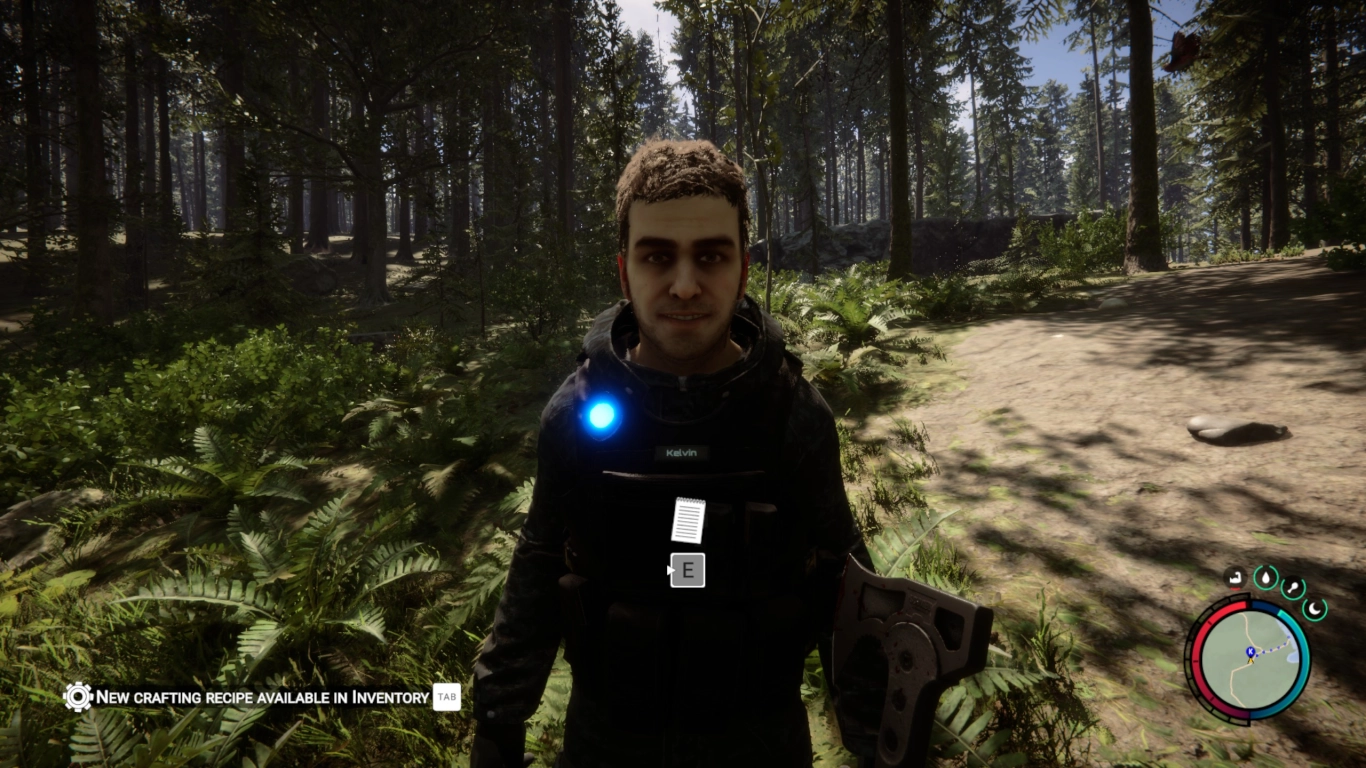Viewport: 1366px width, 768px height.
Task: Click the food/hunger status icon
Action: coord(1291,586)
